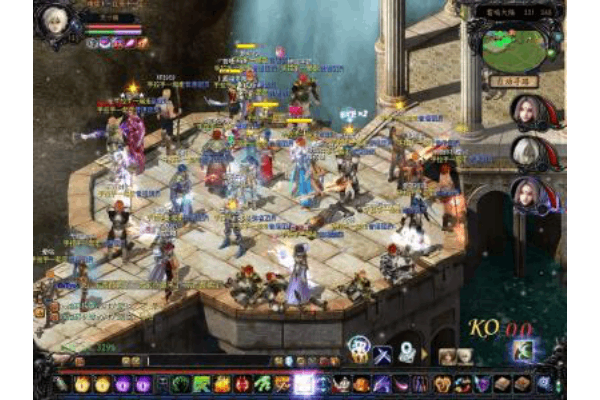Screen dimensions: 600x400
Task: Select the white-haired party member portrait
Action: 525,151
